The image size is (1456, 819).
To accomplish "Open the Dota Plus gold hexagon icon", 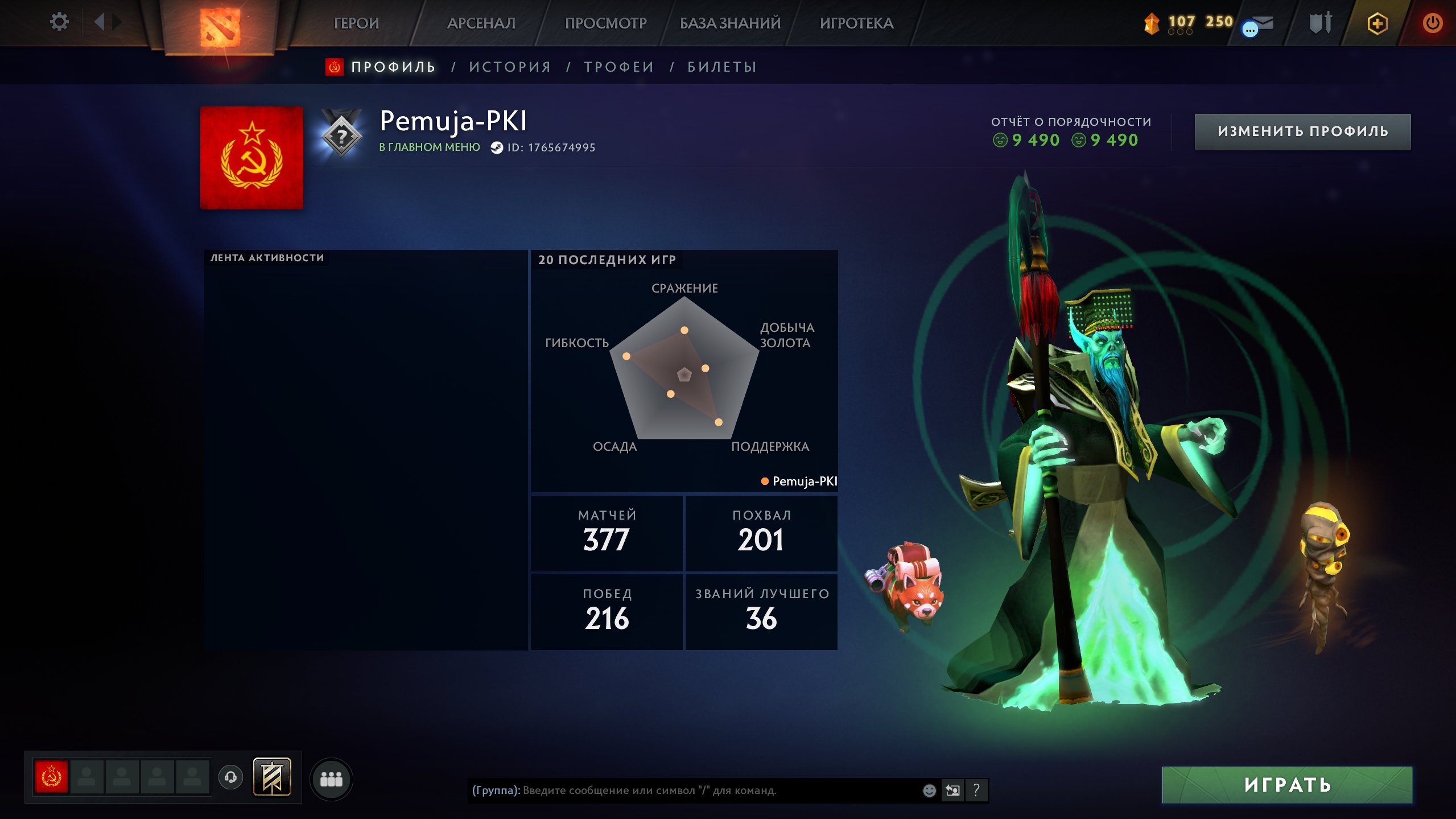I will (1377, 23).
